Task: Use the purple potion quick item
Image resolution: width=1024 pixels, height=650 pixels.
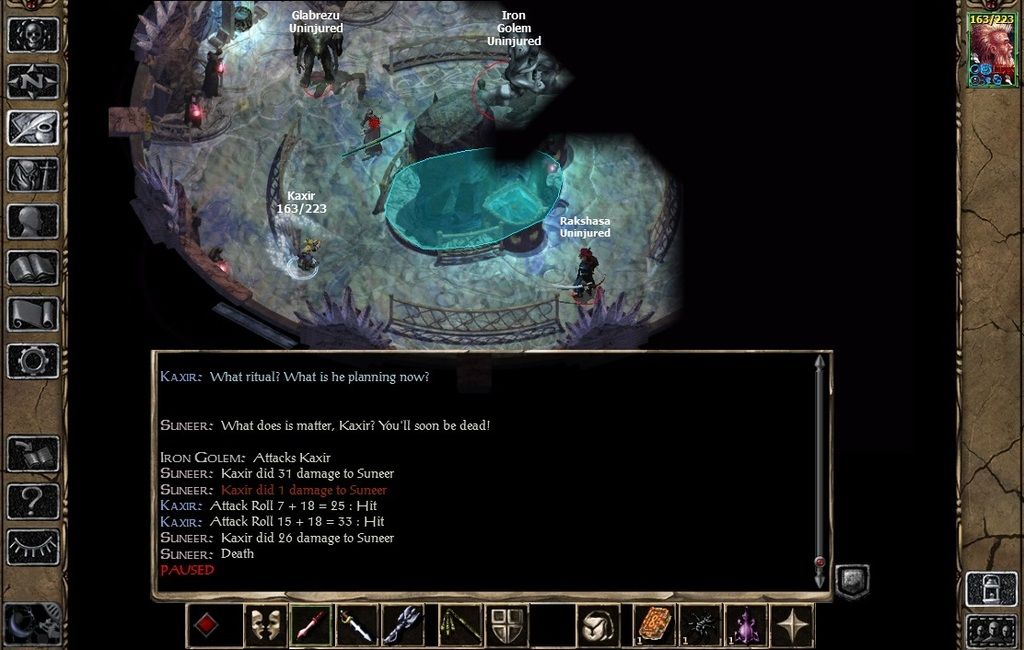Action: click(x=746, y=626)
